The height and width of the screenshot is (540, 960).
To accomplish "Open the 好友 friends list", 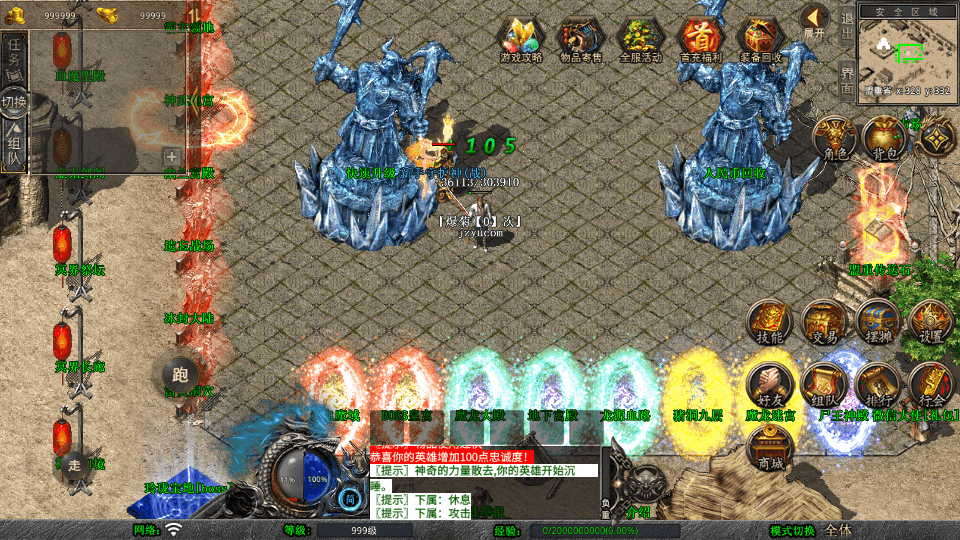I will 770,385.
